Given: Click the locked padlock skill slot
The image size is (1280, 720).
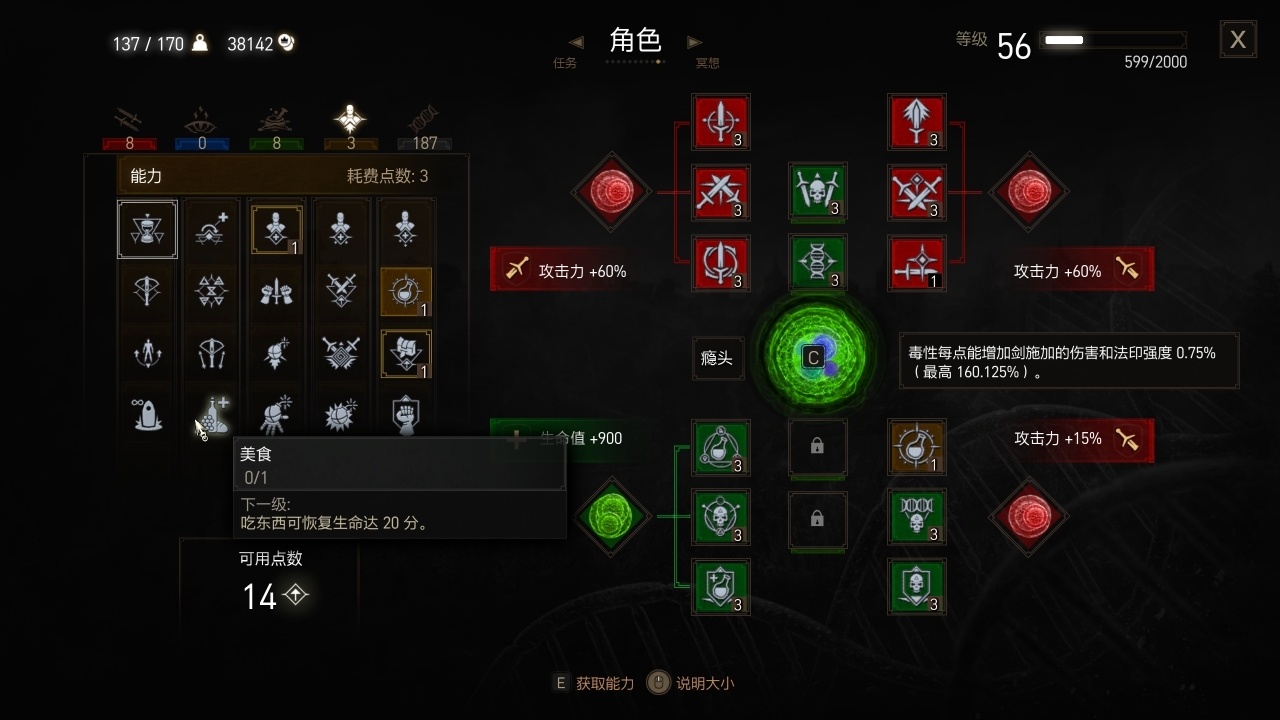Looking at the screenshot, I should point(818,449).
